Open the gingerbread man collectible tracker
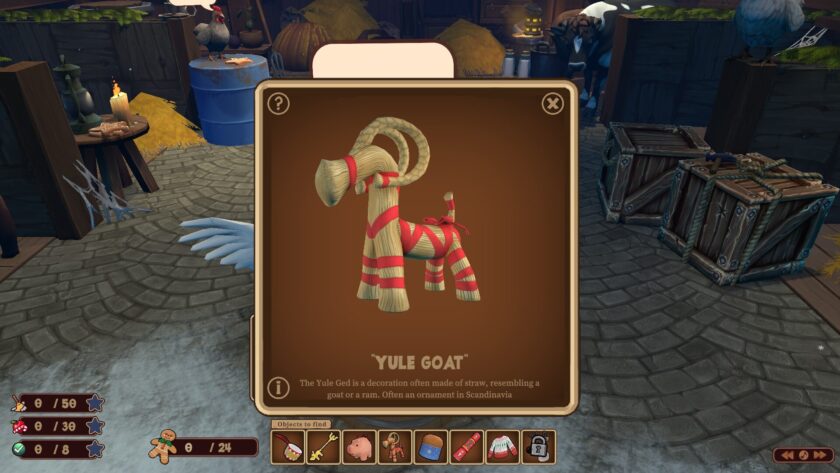This screenshot has width=840, height=473. pos(163,446)
